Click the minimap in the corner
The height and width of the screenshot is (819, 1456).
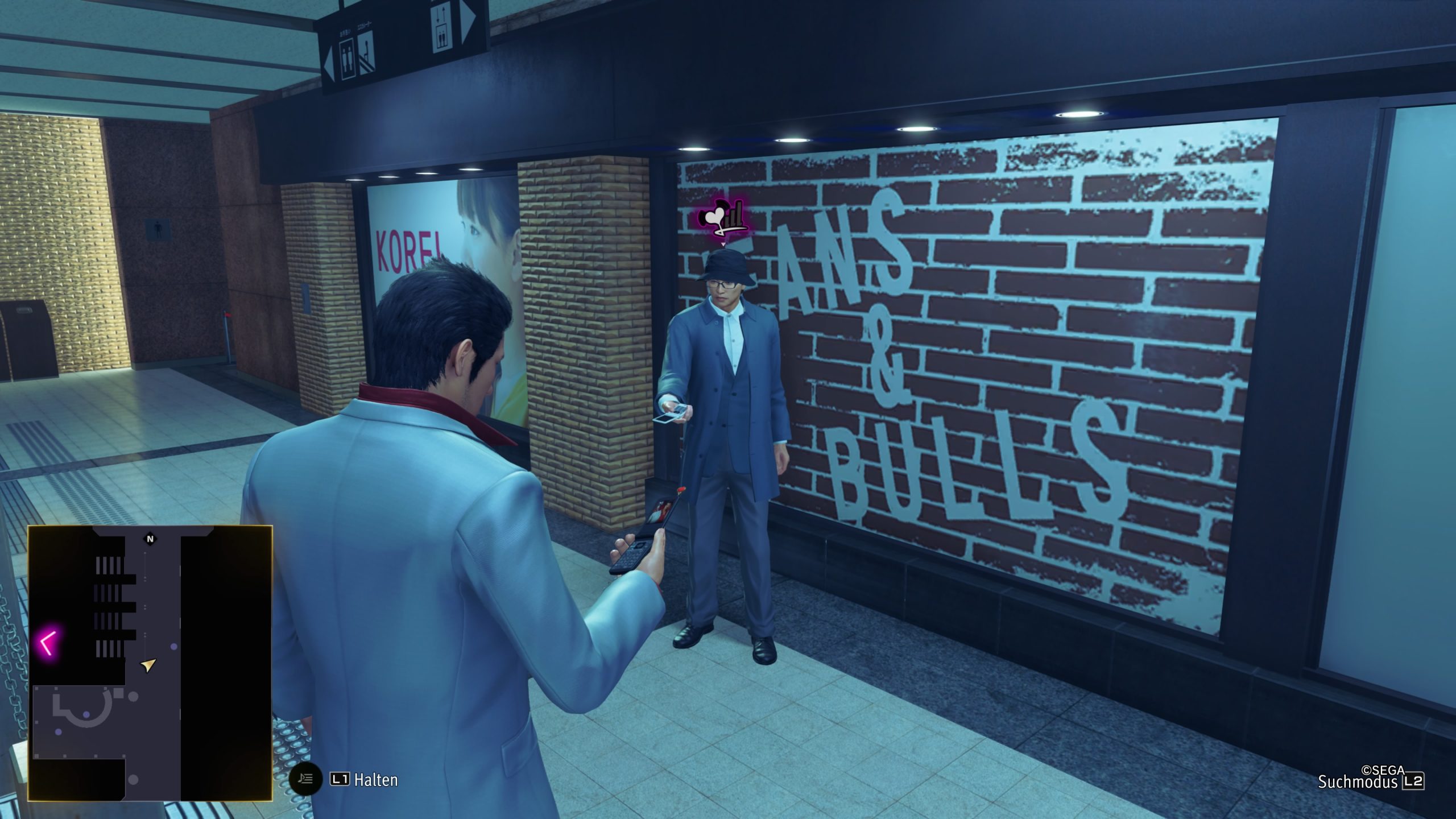tap(150, 663)
